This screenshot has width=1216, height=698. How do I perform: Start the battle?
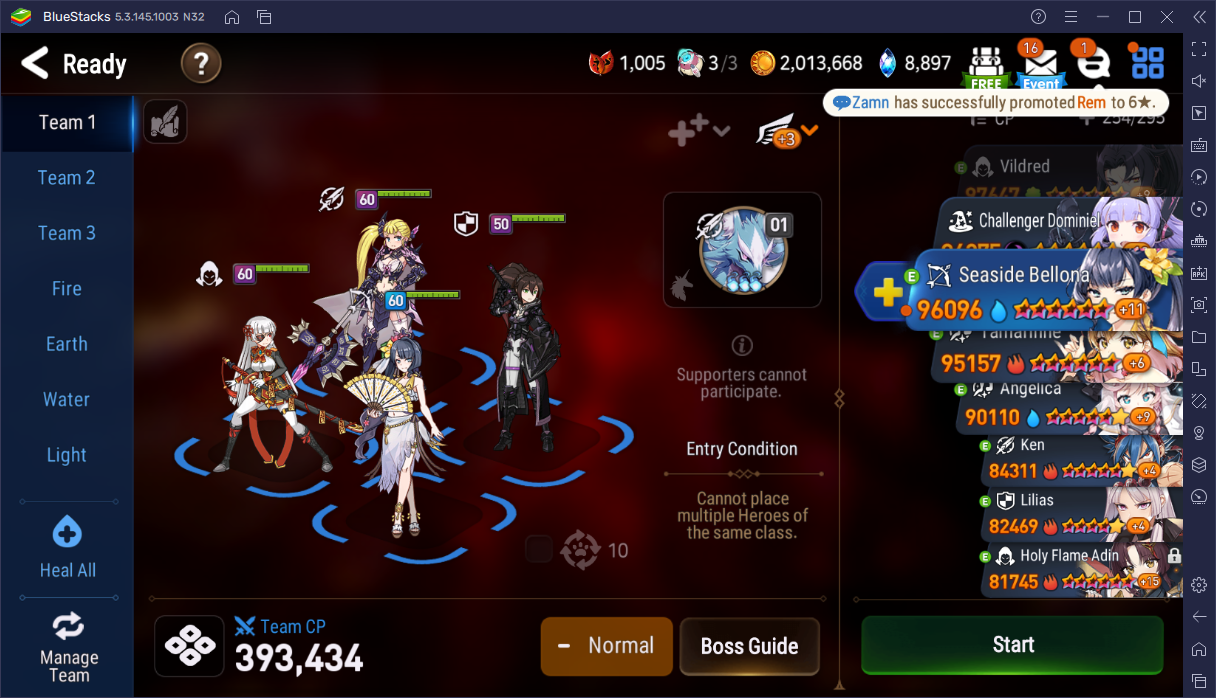(1012, 645)
